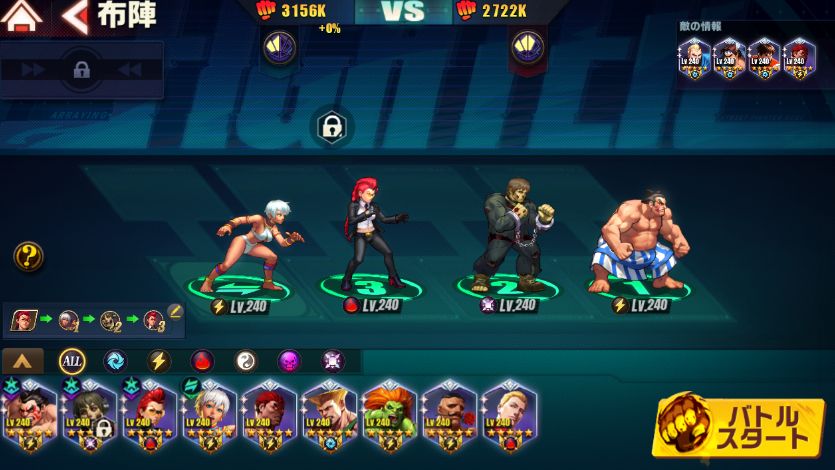Inspect the first enemy portrait in 敵の情報
835x470 pixels.
click(x=694, y=58)
